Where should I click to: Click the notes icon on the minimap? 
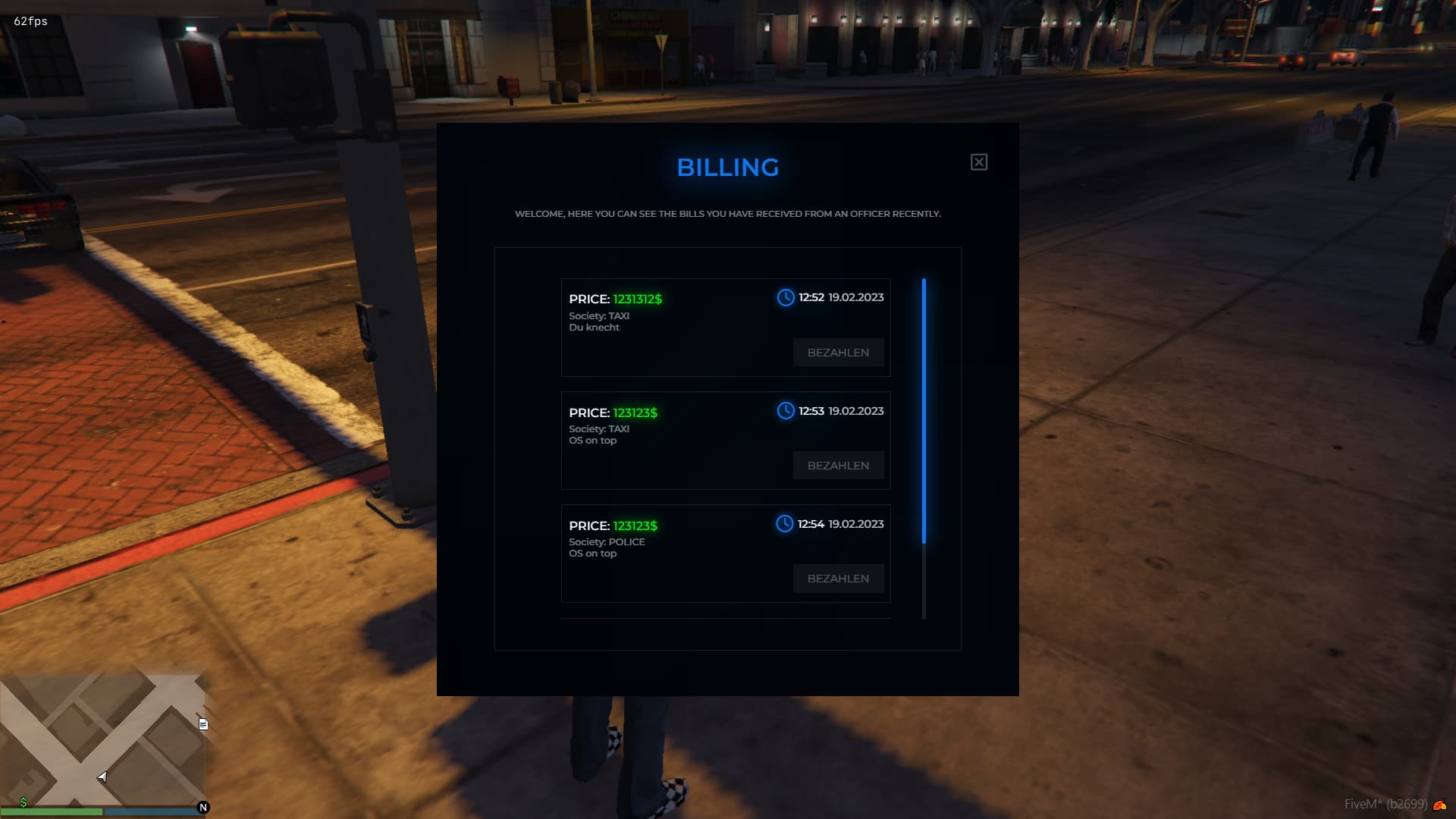click(x=202, y=724)
